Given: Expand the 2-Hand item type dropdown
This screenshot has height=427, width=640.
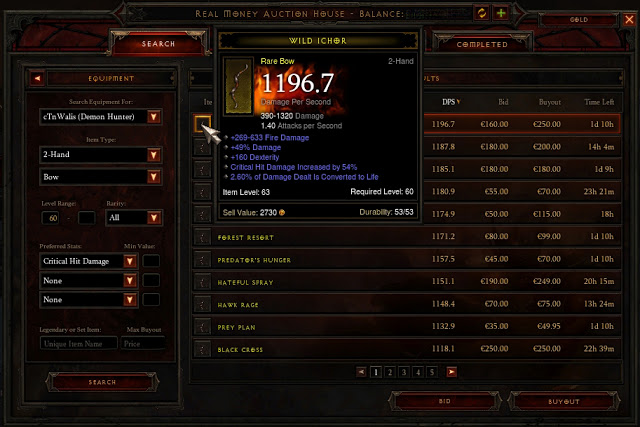Looking at the screenshot, I should point(154,155).
